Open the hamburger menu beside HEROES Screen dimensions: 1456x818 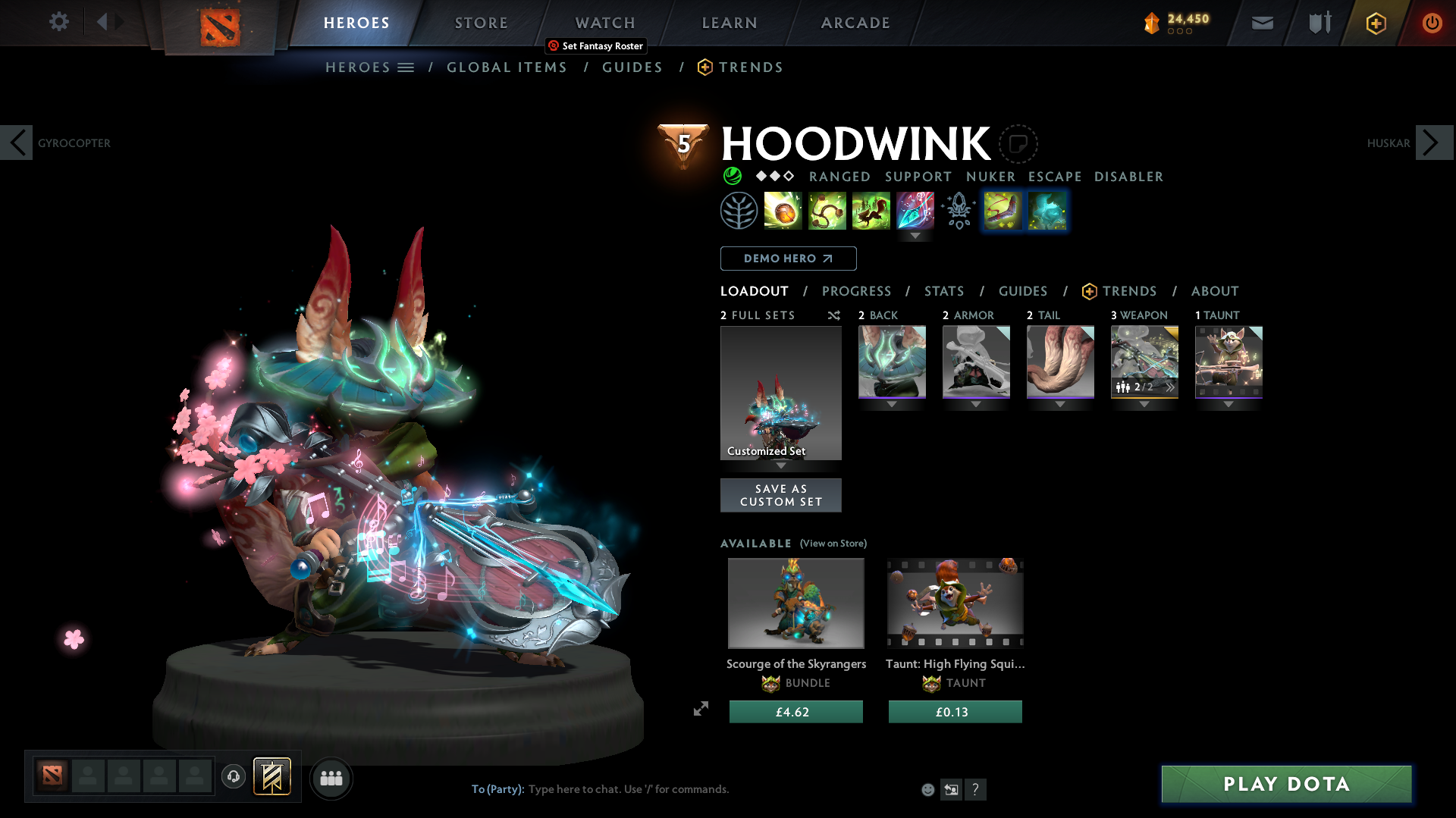(x=407, y=67)
